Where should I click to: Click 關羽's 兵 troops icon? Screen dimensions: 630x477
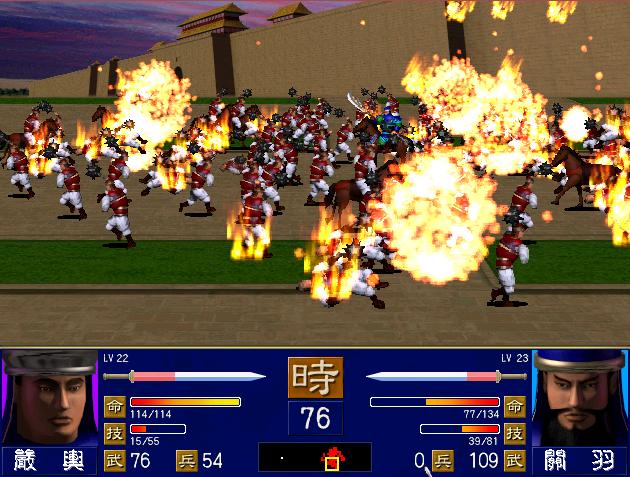(442, 461)
